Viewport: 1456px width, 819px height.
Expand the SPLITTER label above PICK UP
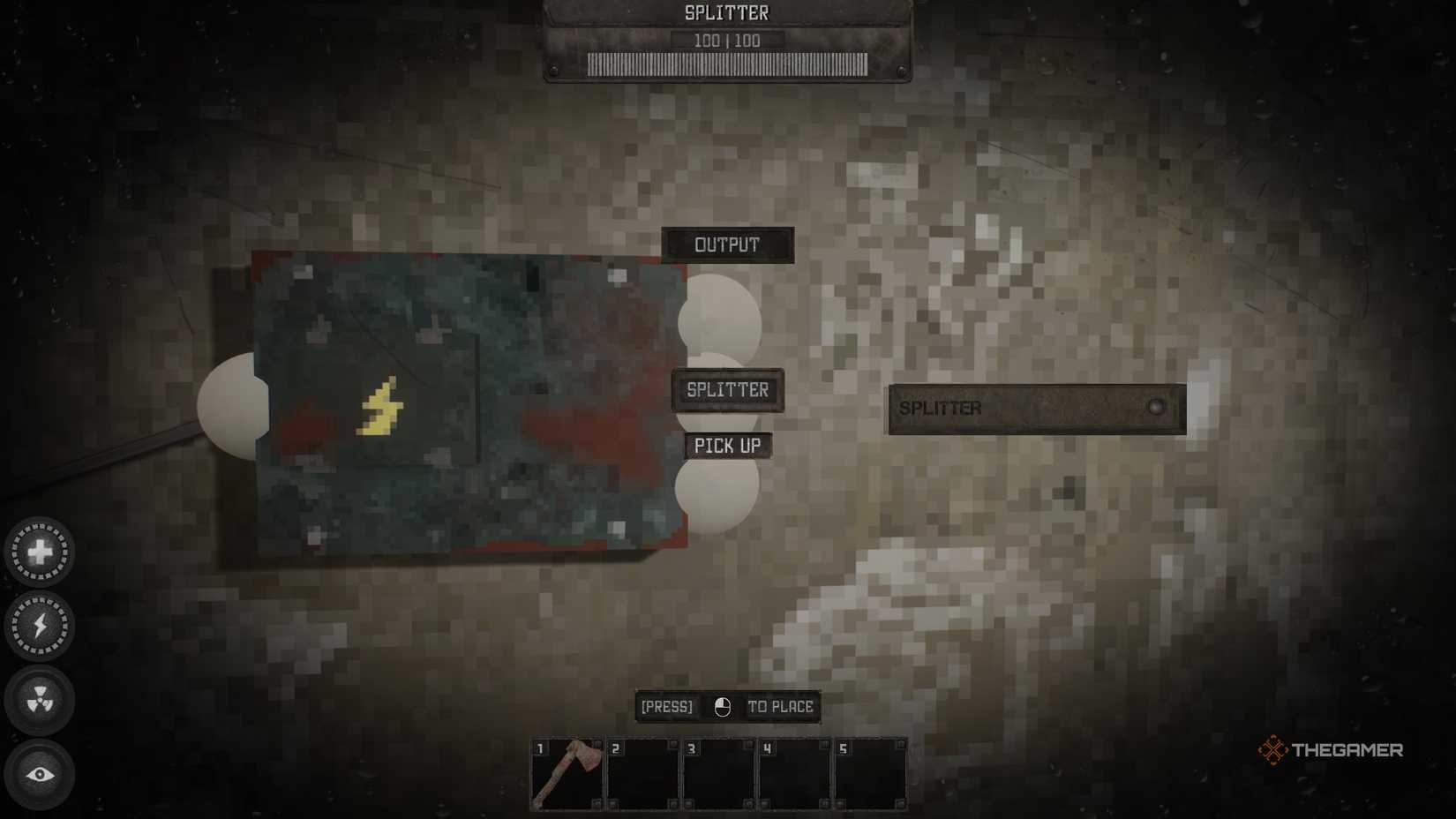(x=727, y=388)
